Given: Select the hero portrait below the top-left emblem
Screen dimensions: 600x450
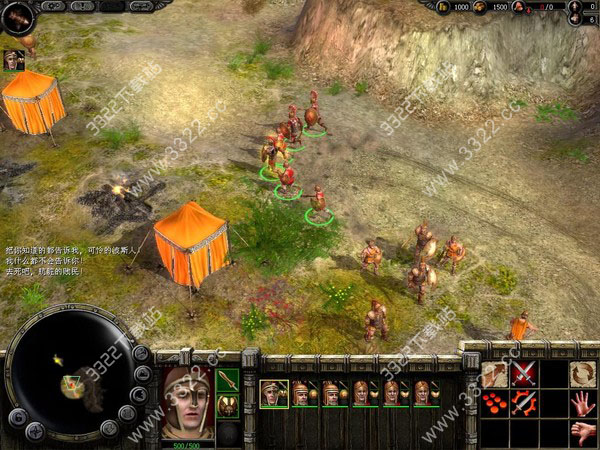Looking at the screenshot, I should (14, 59).
